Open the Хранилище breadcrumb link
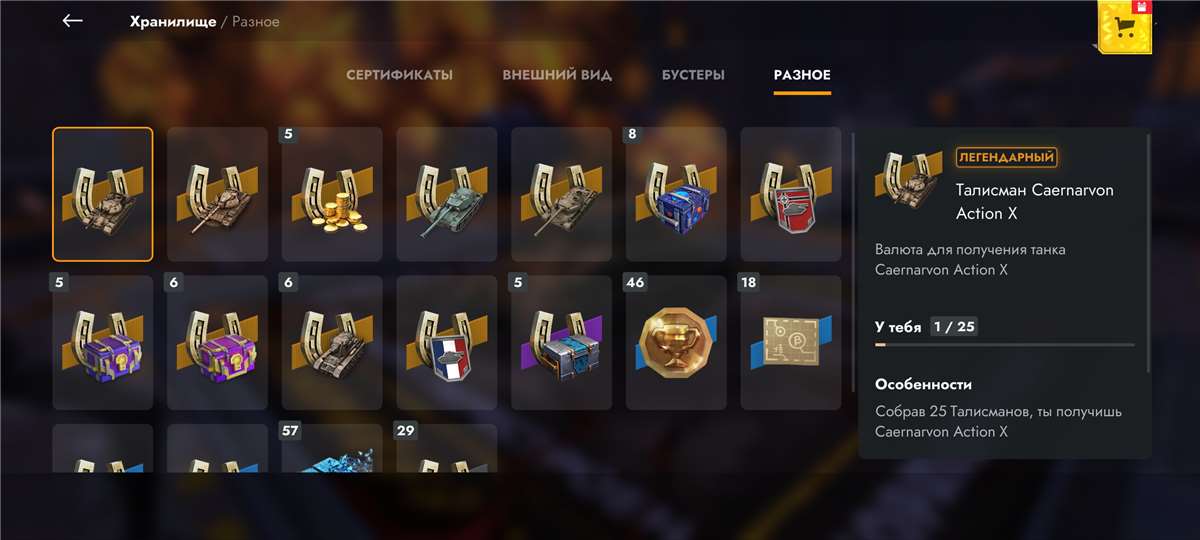1200x540 pixels. (x=172, y=21)
